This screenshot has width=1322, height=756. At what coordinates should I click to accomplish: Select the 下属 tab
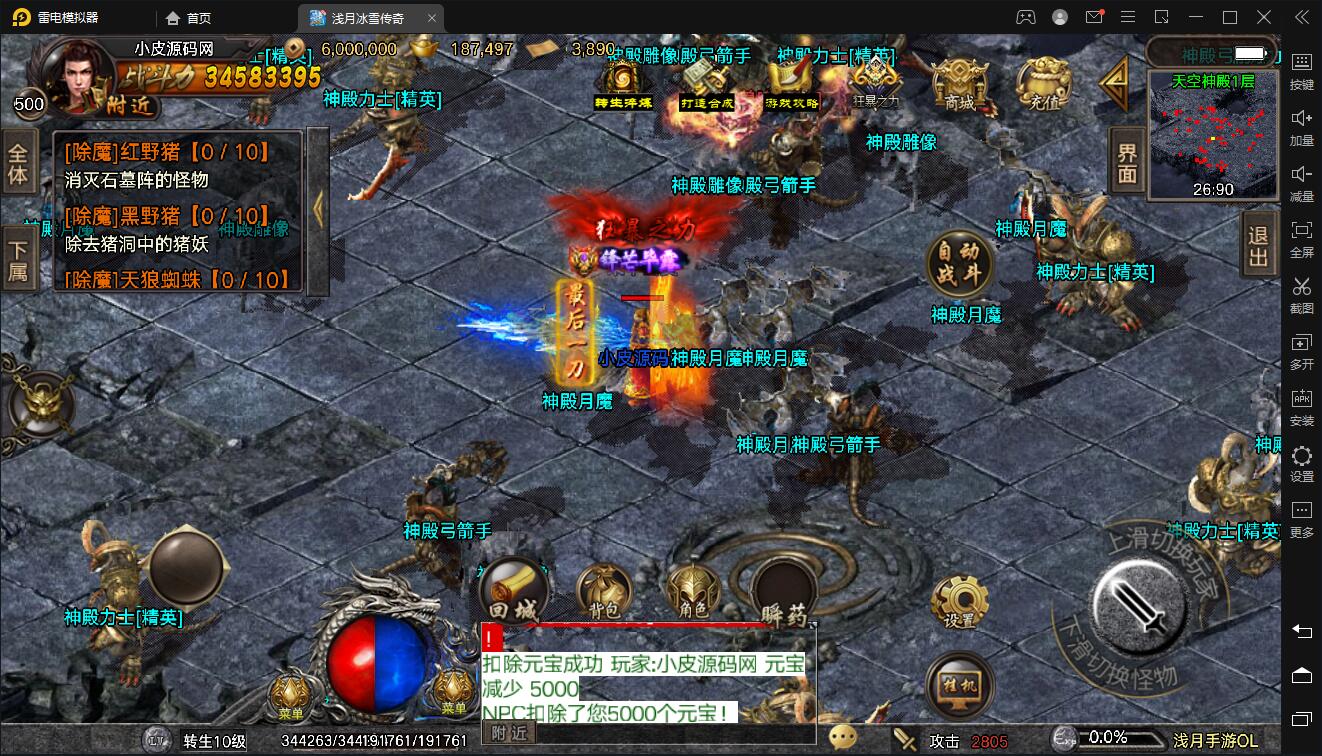(x=18, y=258)
